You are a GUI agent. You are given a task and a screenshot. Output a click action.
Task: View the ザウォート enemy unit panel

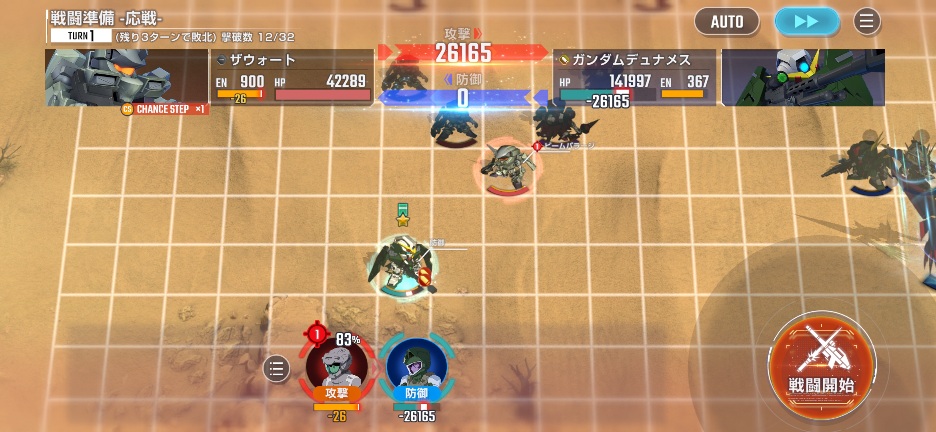coord(292,77)
